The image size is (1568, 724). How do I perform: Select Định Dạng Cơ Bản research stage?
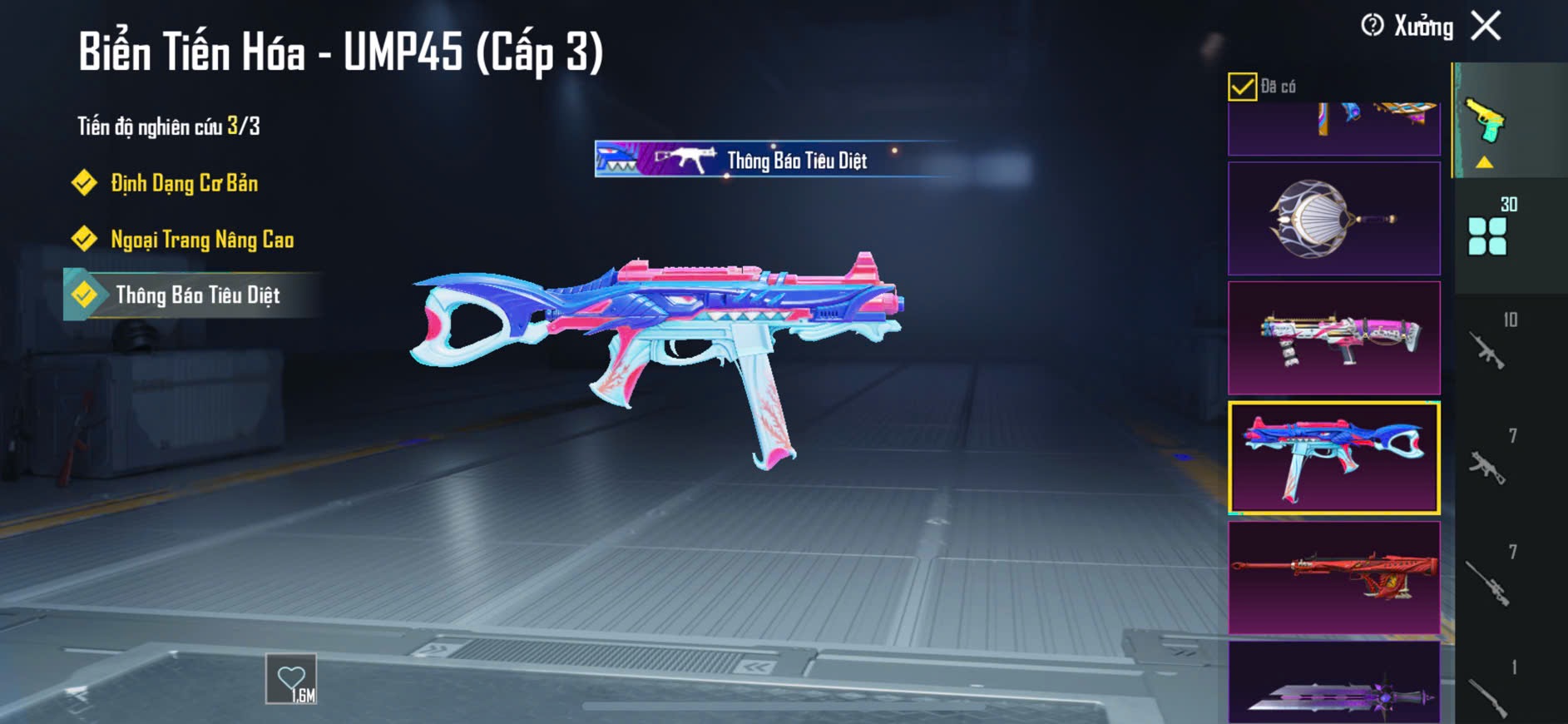pos(184,183)
